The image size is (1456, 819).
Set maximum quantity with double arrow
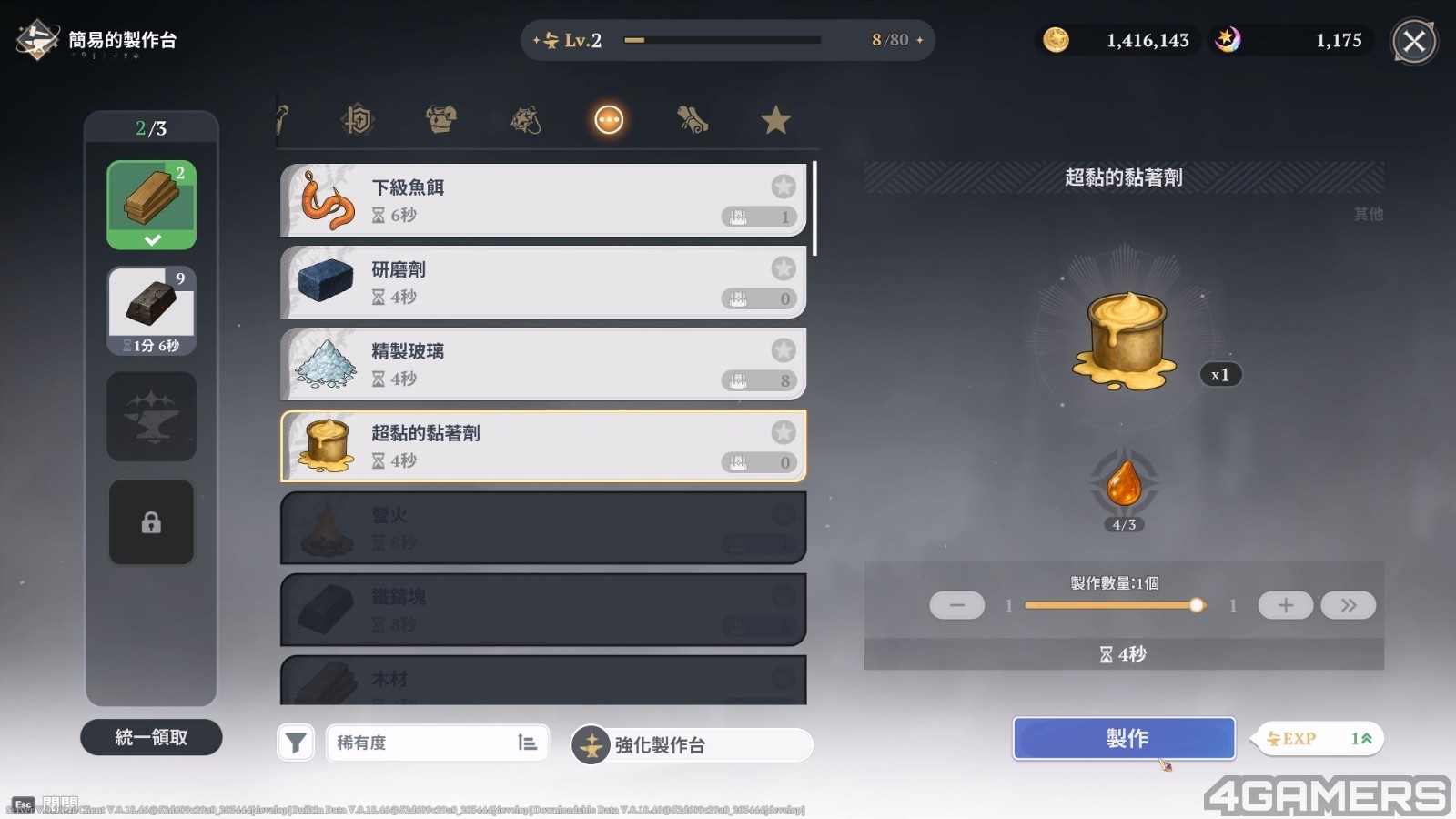click(x=1348, y=605)
